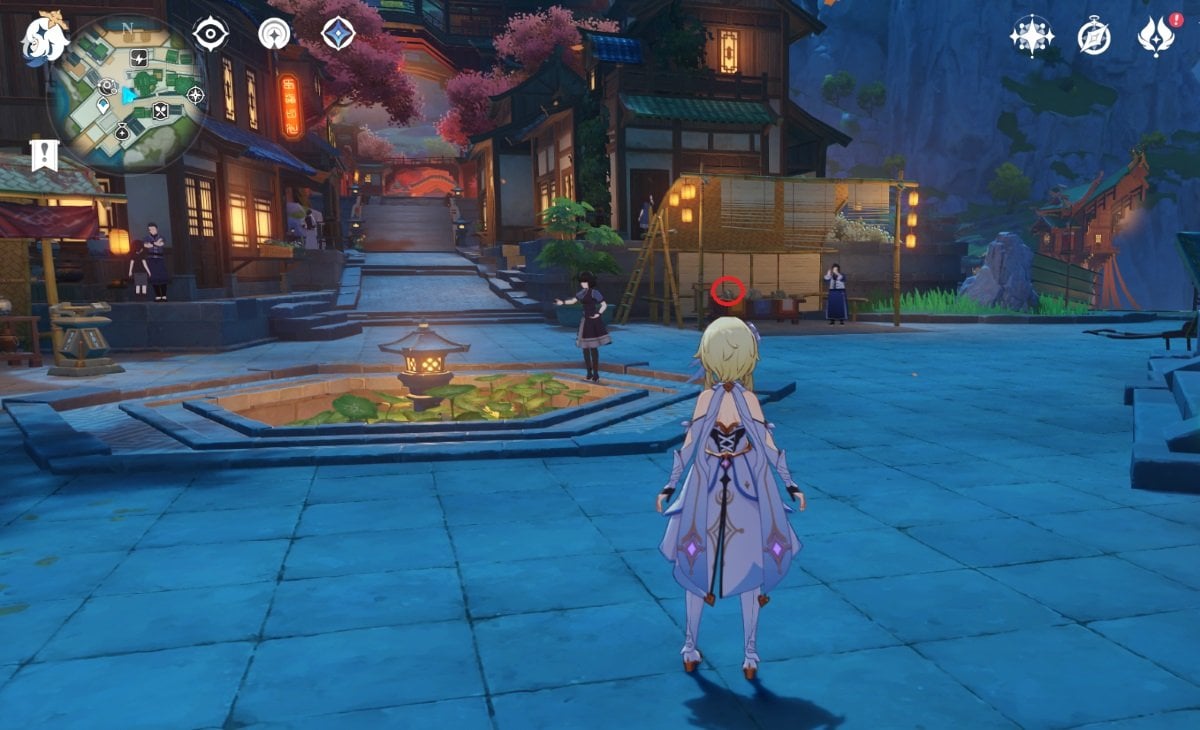
Task: Select the compass star marker on minimap
Action: pos(195,95)
